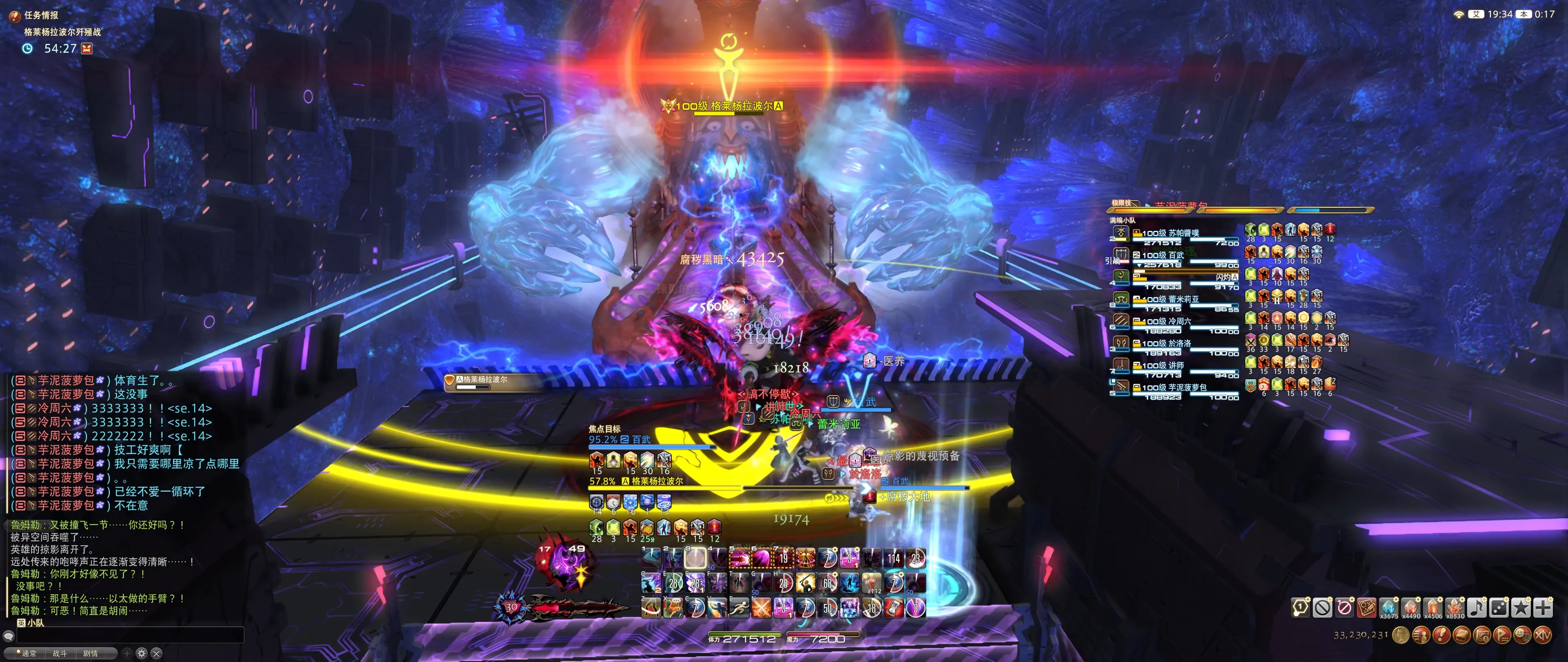Use the sprint running figure action

click(x=739, y=607)
